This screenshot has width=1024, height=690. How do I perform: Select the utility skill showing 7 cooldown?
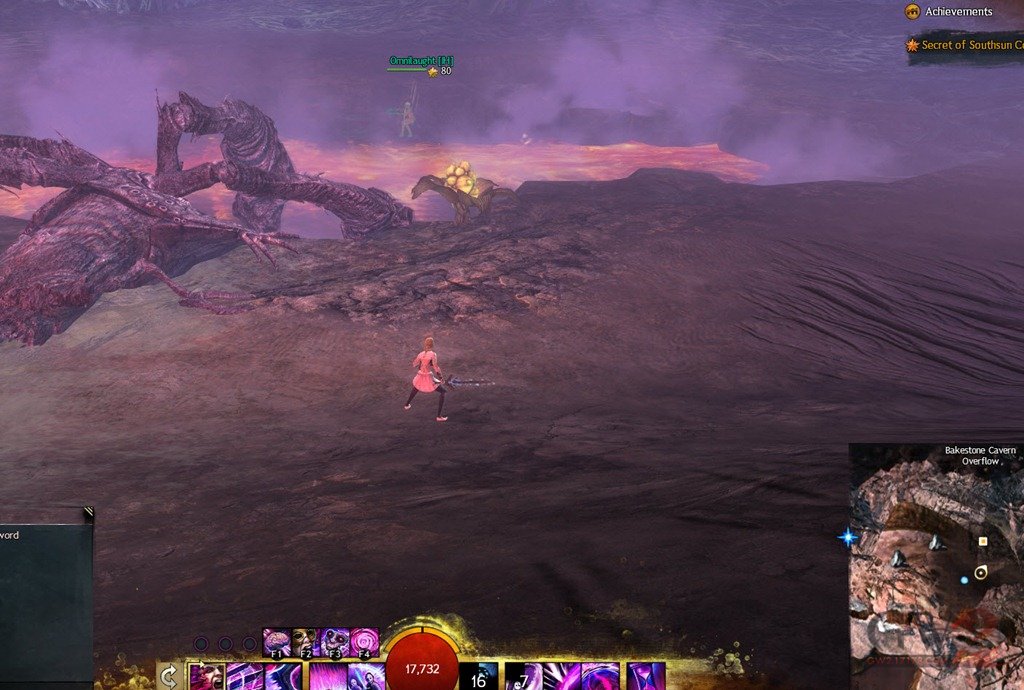tap(523, 678)
